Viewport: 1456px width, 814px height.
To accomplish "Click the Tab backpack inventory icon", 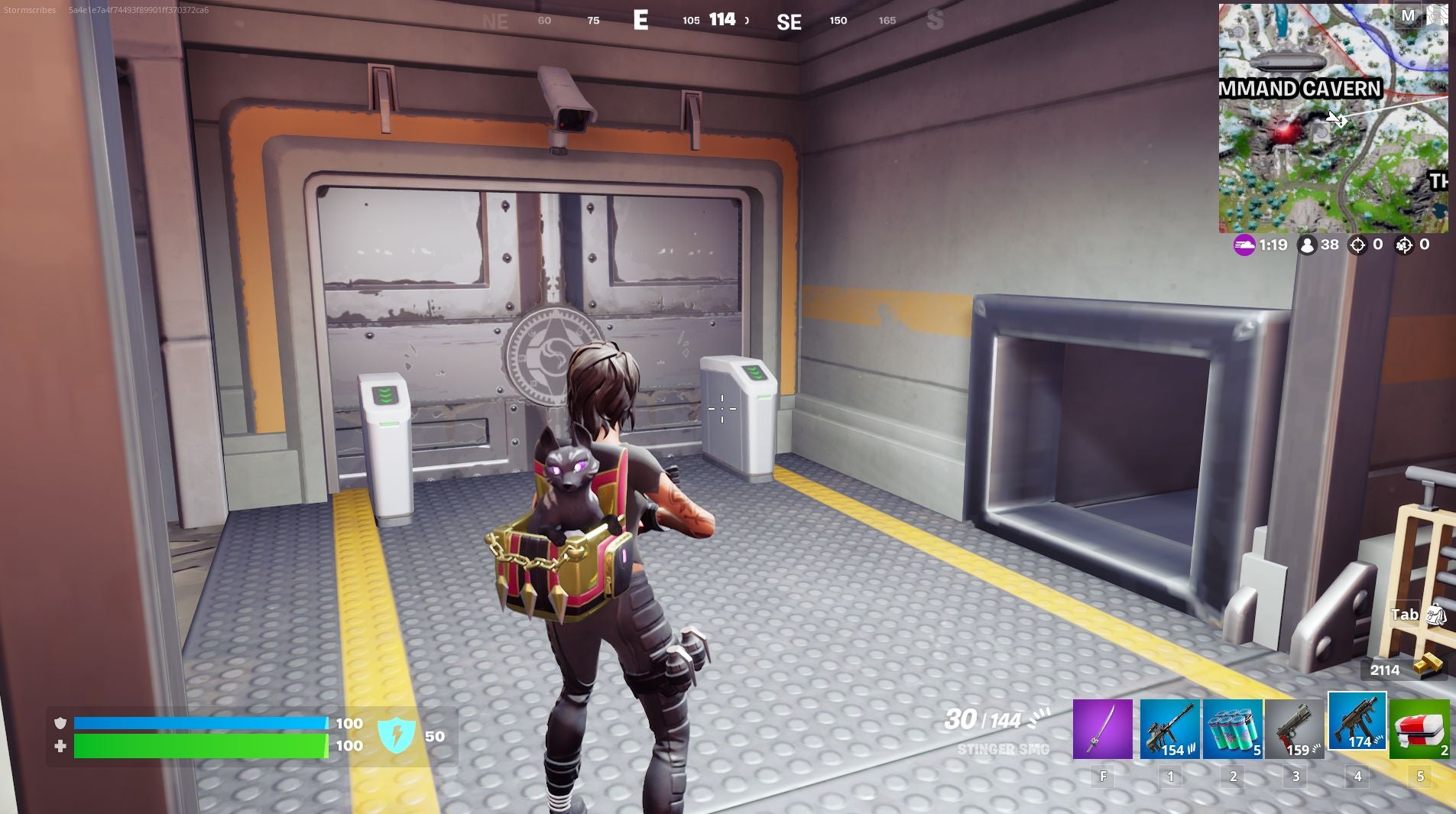I will coord(1435,615).
